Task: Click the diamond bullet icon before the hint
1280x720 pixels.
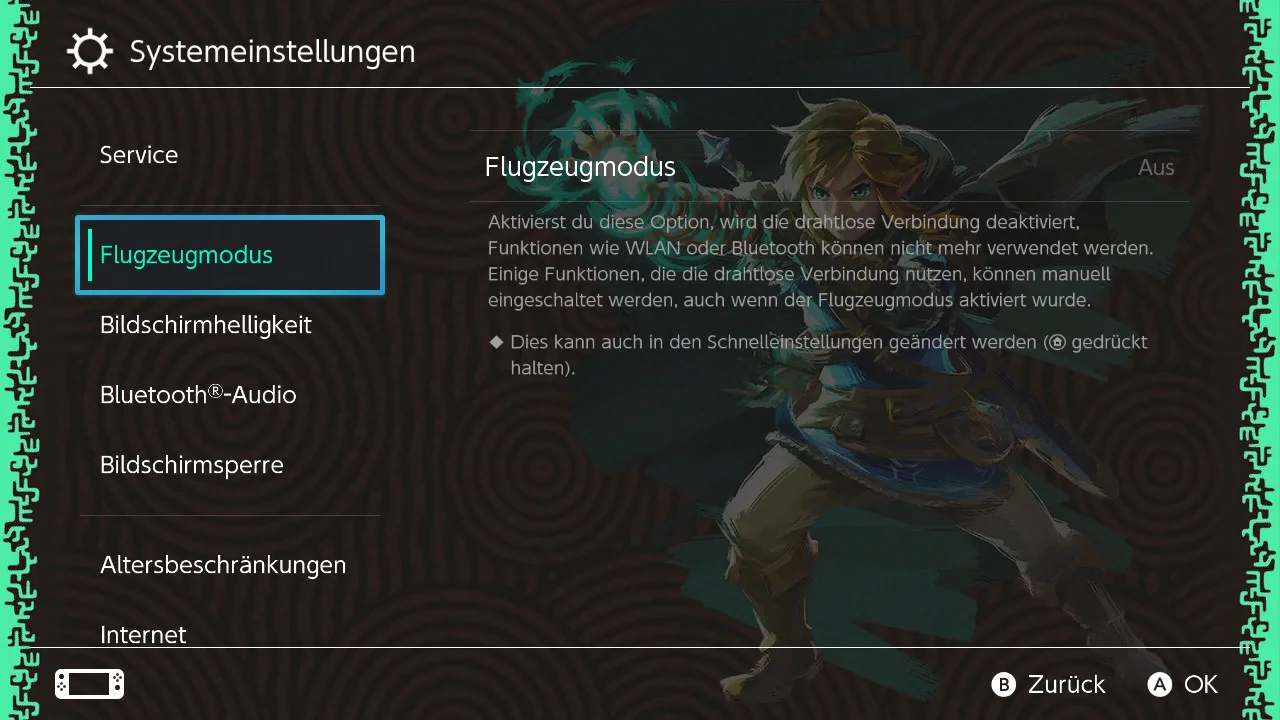Action: 496,341
